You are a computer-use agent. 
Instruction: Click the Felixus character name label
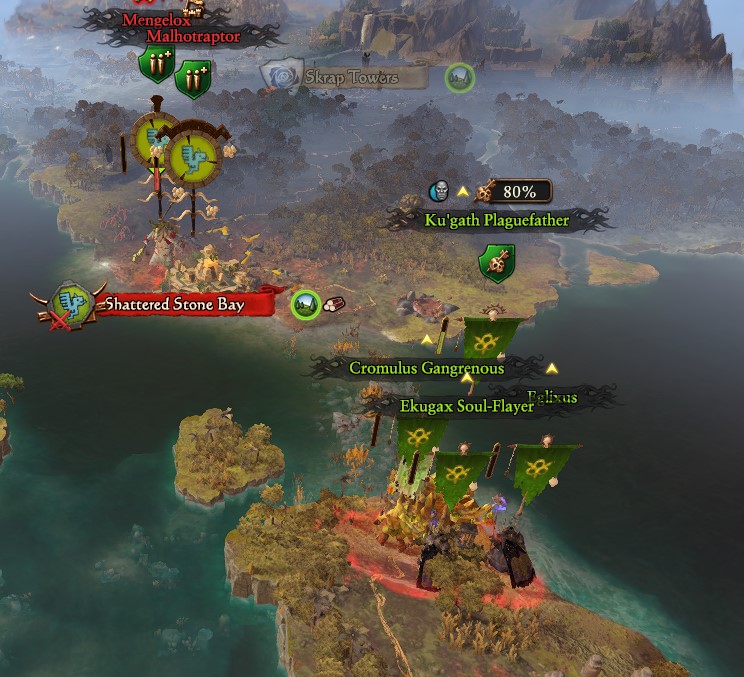(x=553, y=397)
